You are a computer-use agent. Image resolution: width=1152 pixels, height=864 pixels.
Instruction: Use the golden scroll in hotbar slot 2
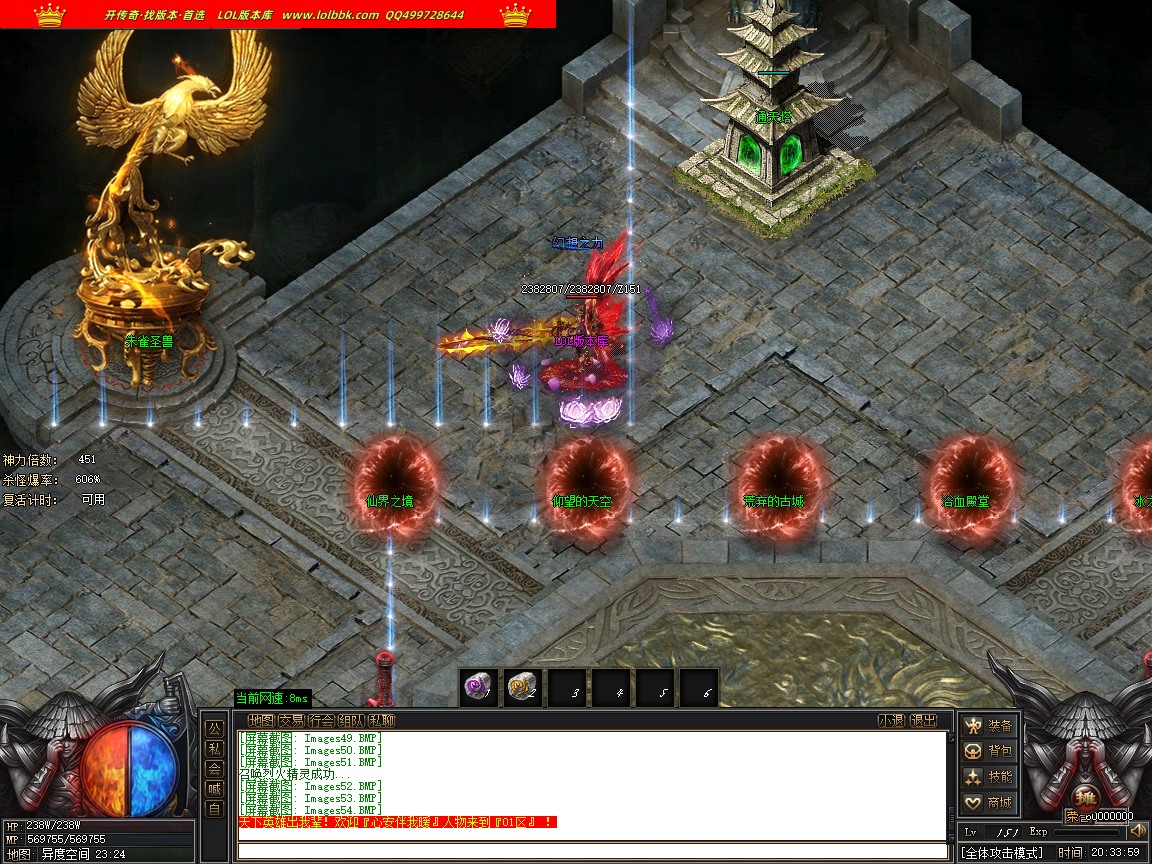(x=522, y=687)
